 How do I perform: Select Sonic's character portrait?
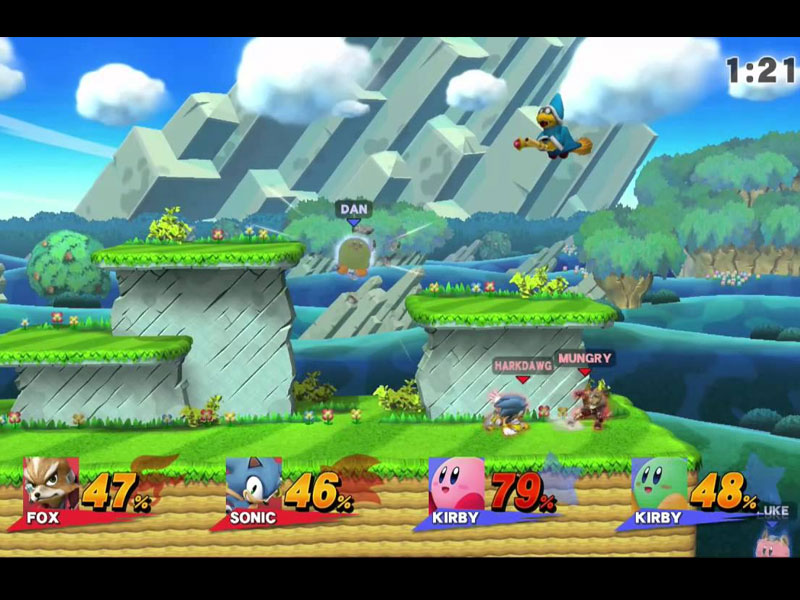tap(252, 485)
